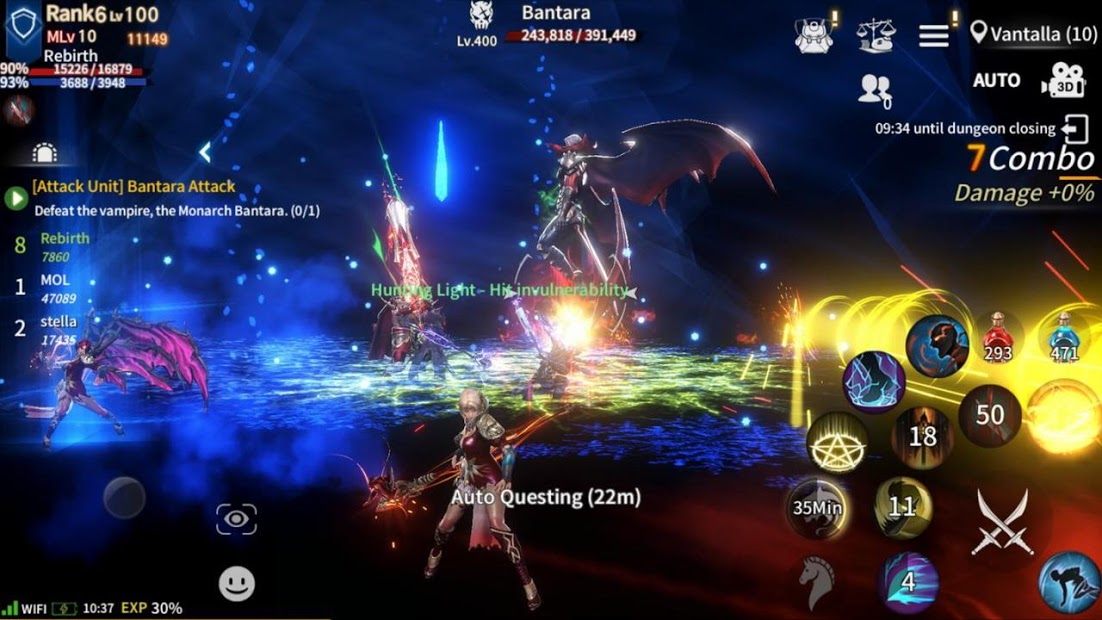
Task: Summon the mount with horse icon
Action: click(x=815, y=580)
